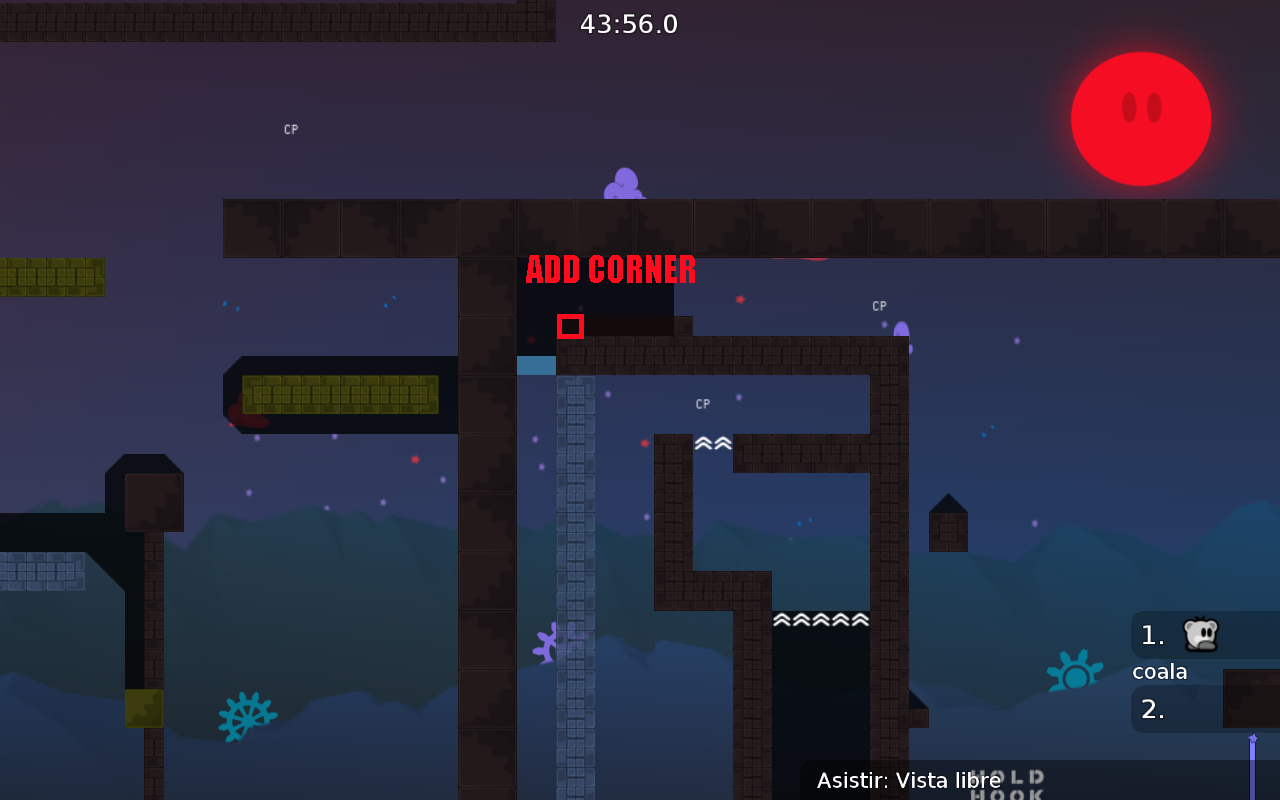Click the ADD CORNER label text
This screenshot has width=1280, height=800.
tap(610, 270)
